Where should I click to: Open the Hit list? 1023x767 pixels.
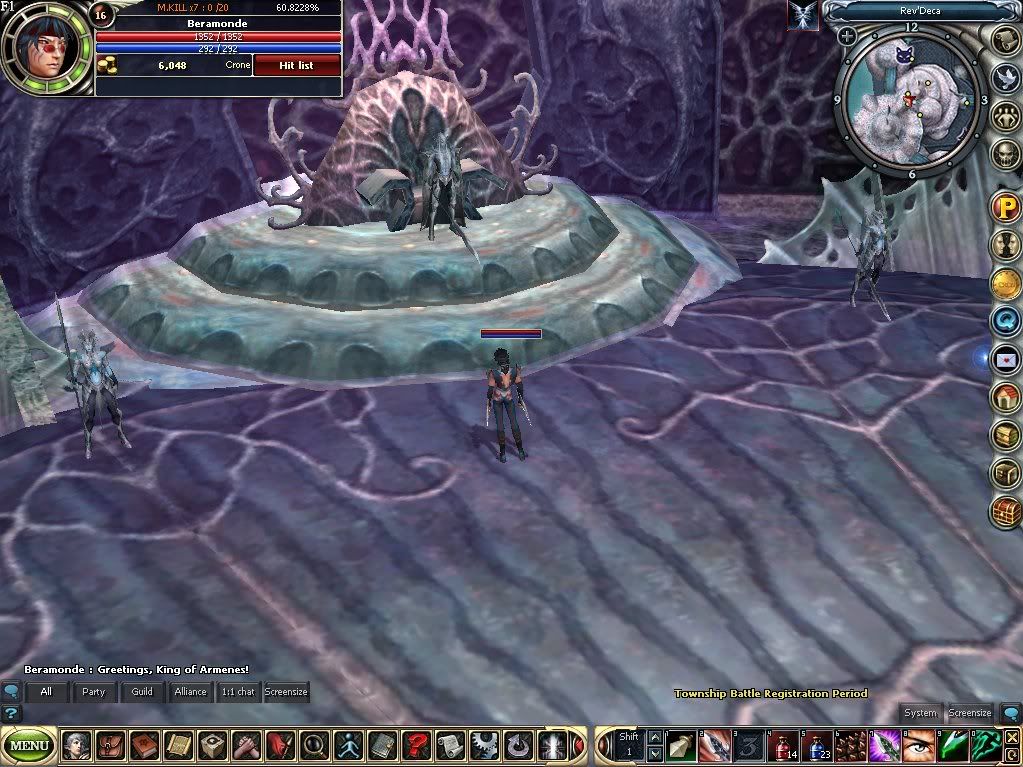[x=296, y=66]
